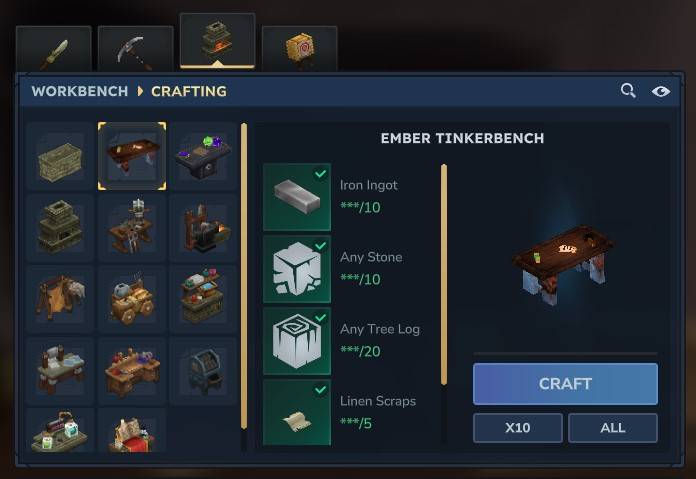Pick the stone furnace recipe

(60, 228)
